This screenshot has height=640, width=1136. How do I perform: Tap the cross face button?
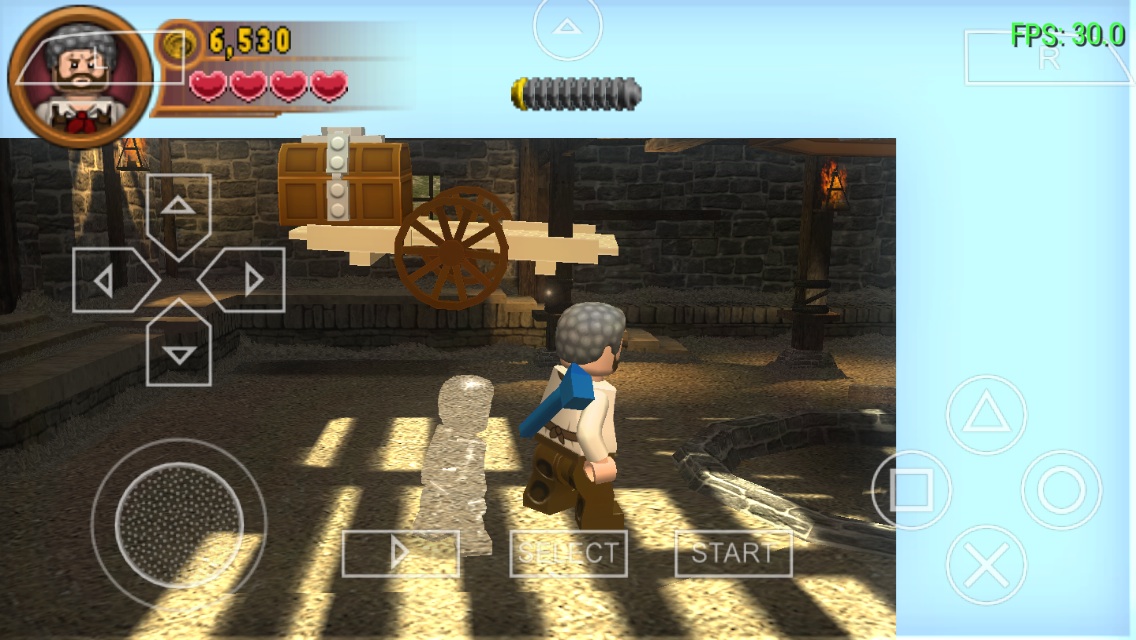click(x=986, y=565)
